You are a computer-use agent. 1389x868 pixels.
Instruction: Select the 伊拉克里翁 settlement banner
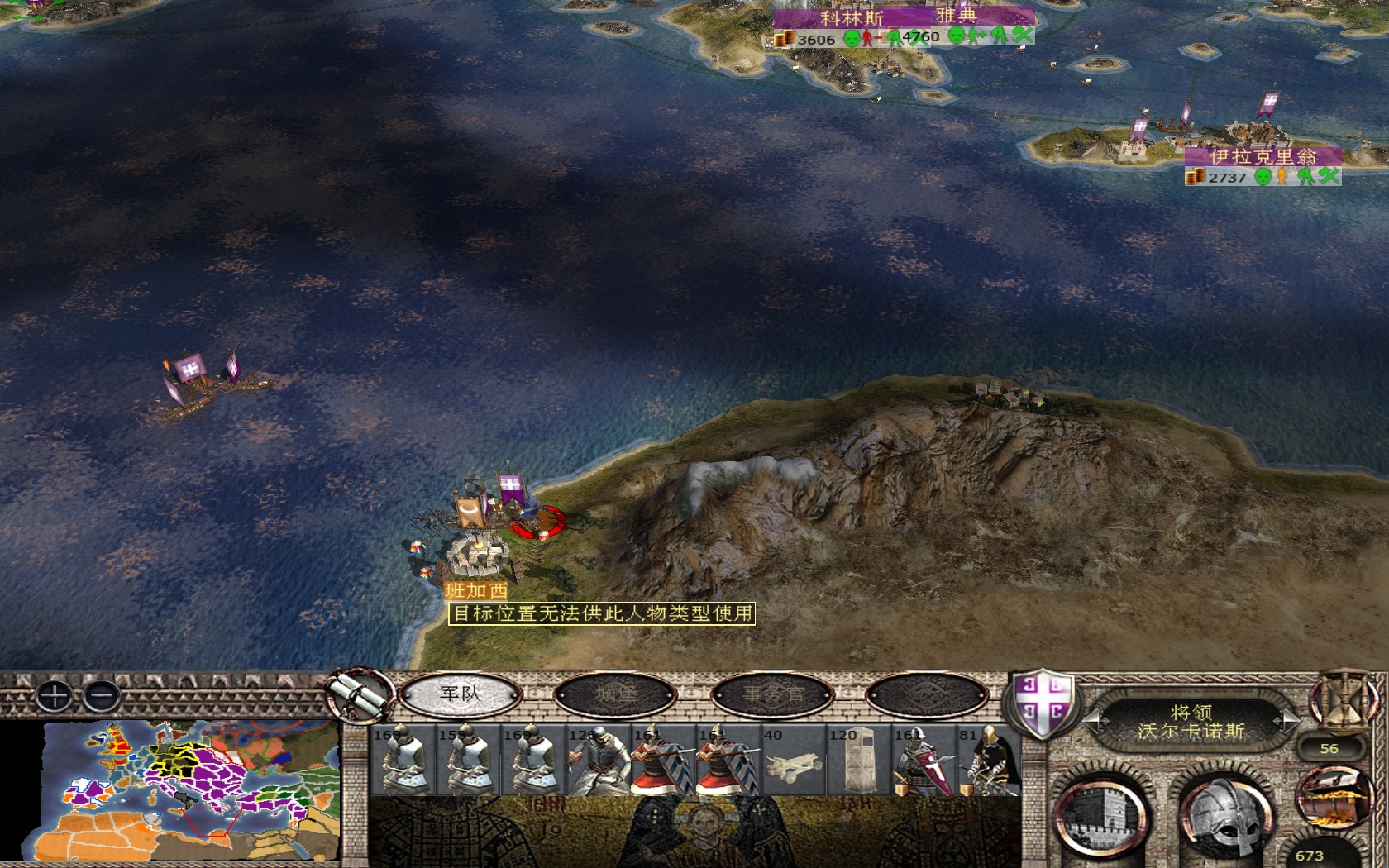pos(1262,156)
